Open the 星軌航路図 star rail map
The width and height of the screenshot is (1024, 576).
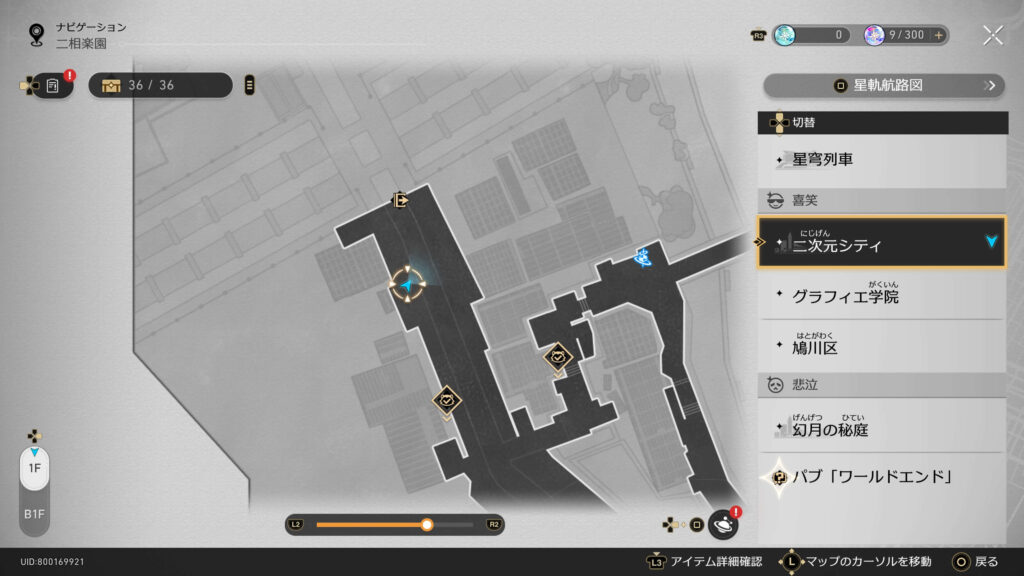[883, 86]
